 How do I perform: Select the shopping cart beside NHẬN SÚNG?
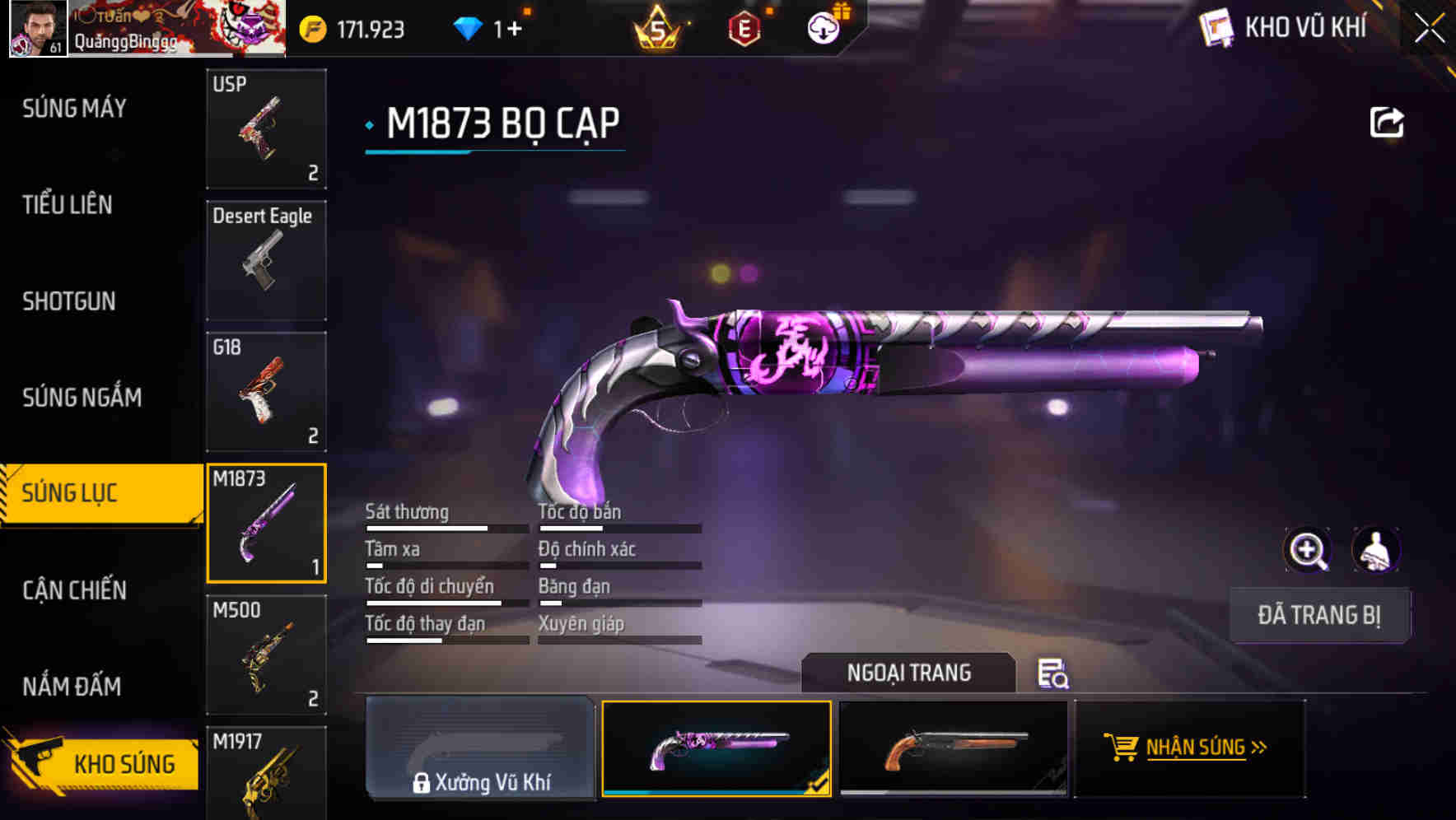coord(1122,748)
